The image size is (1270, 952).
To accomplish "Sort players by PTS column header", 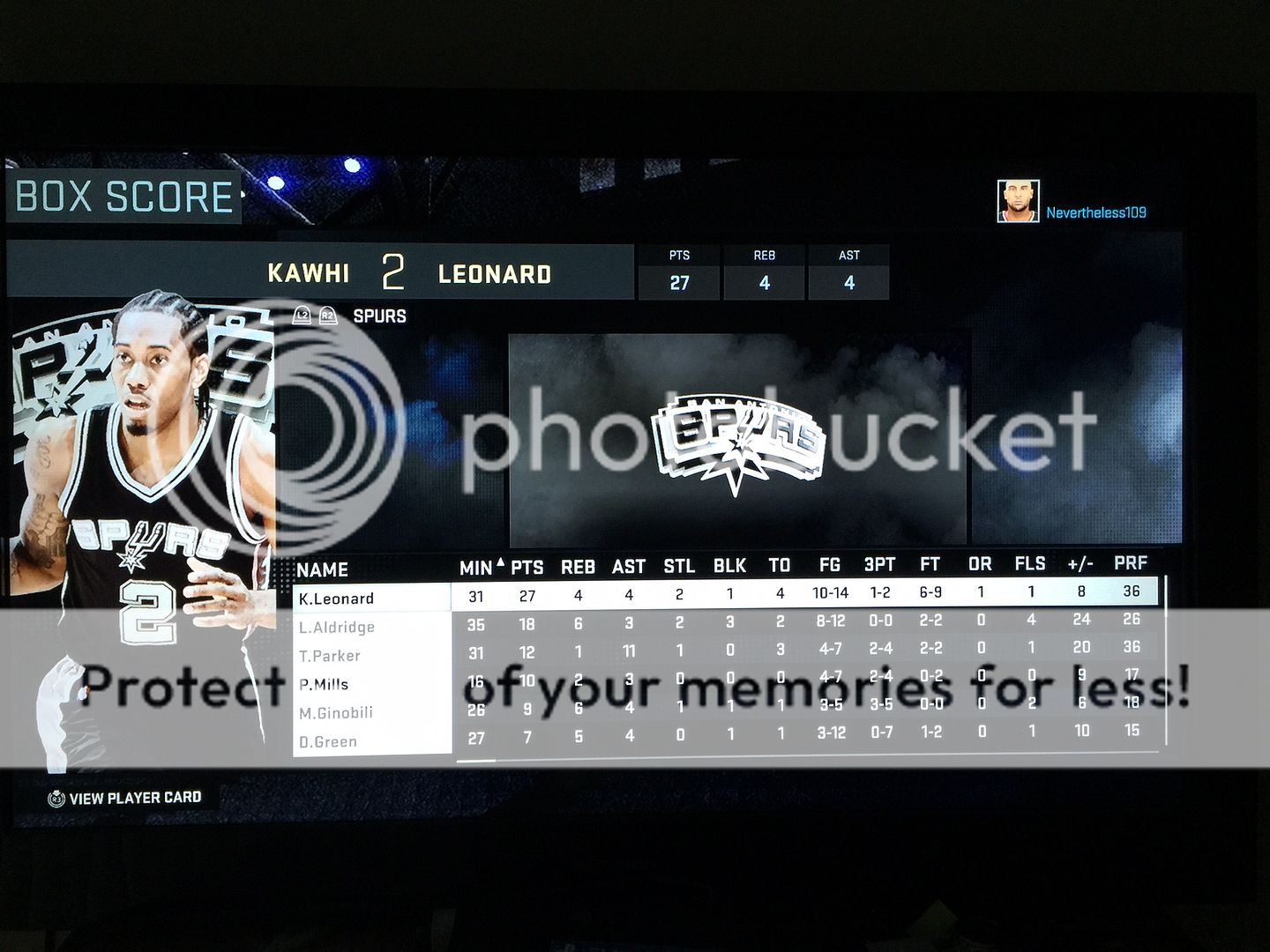I will [527, 568].
